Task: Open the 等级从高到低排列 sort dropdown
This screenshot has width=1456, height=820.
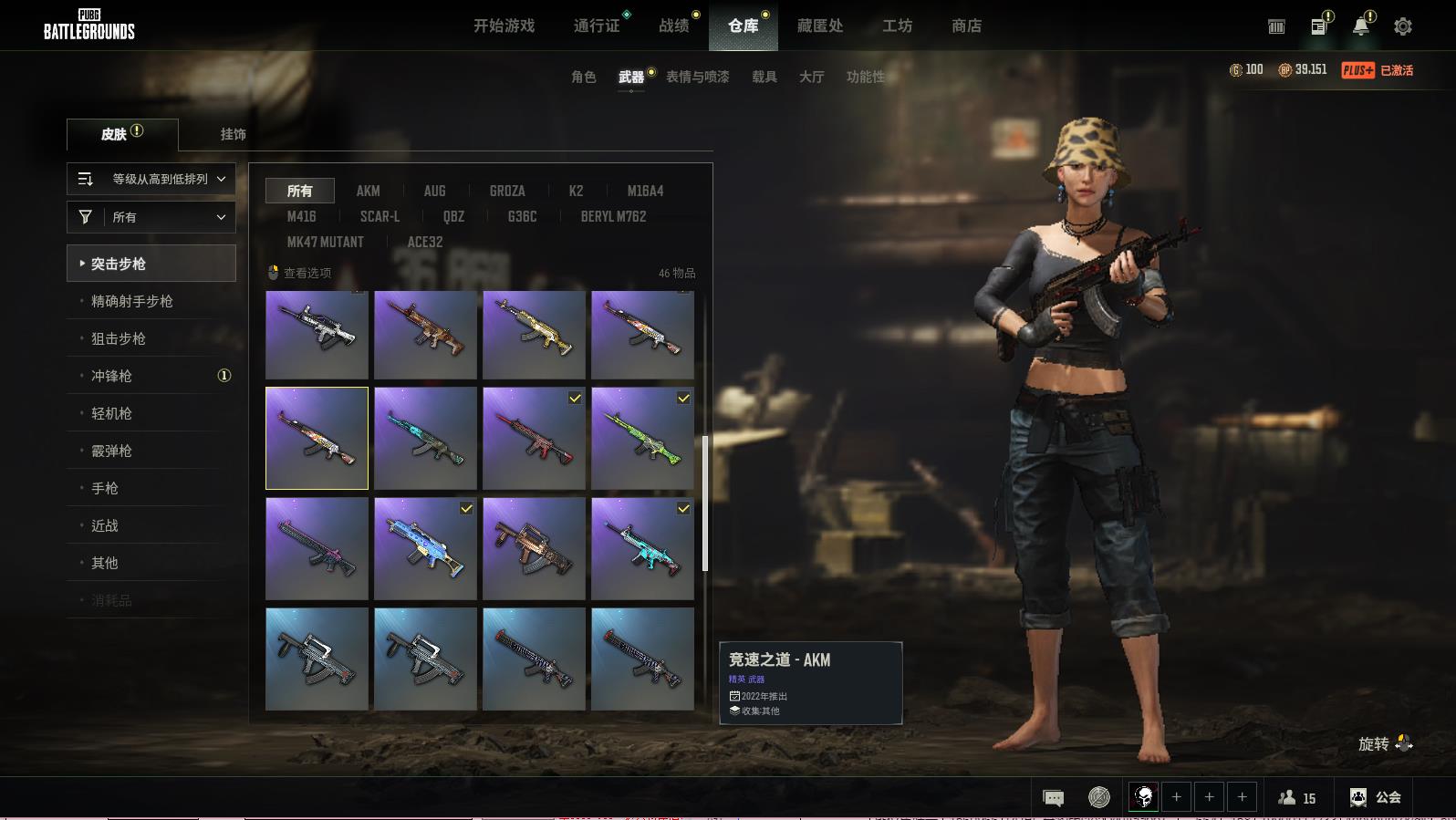Action: pos(151,180)
